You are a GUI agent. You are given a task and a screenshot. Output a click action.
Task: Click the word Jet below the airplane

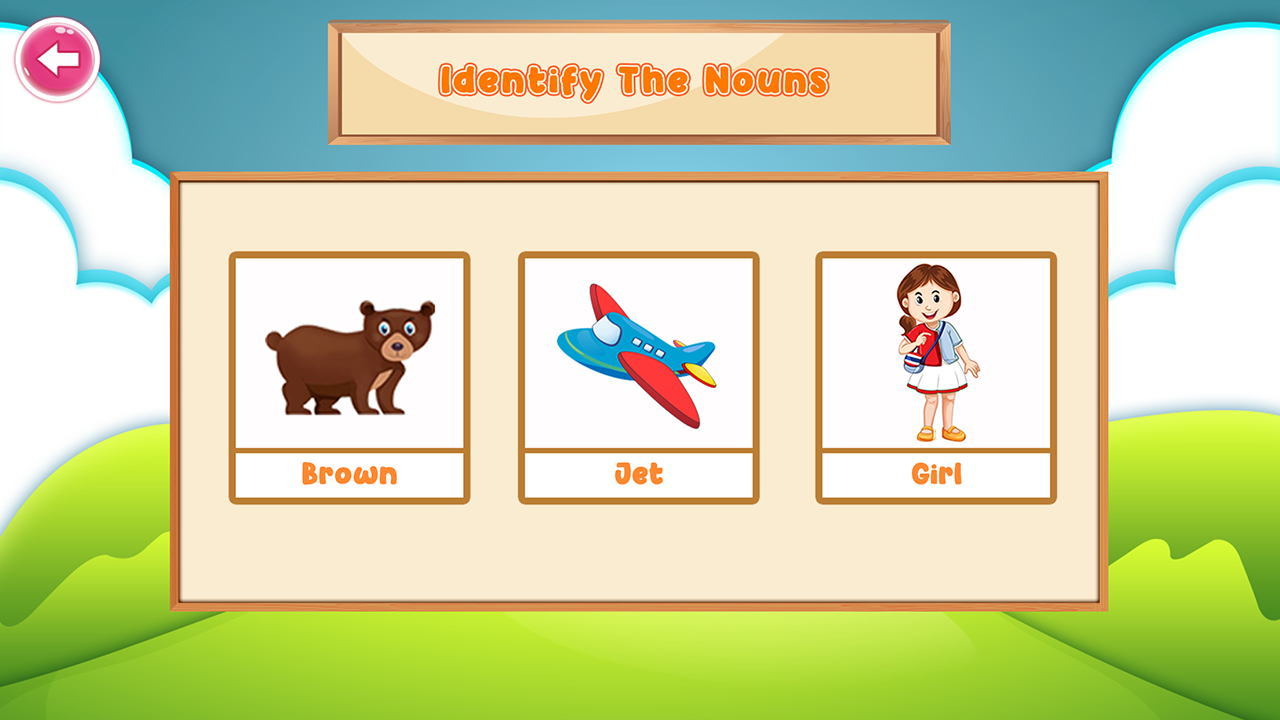coord(639,472)
